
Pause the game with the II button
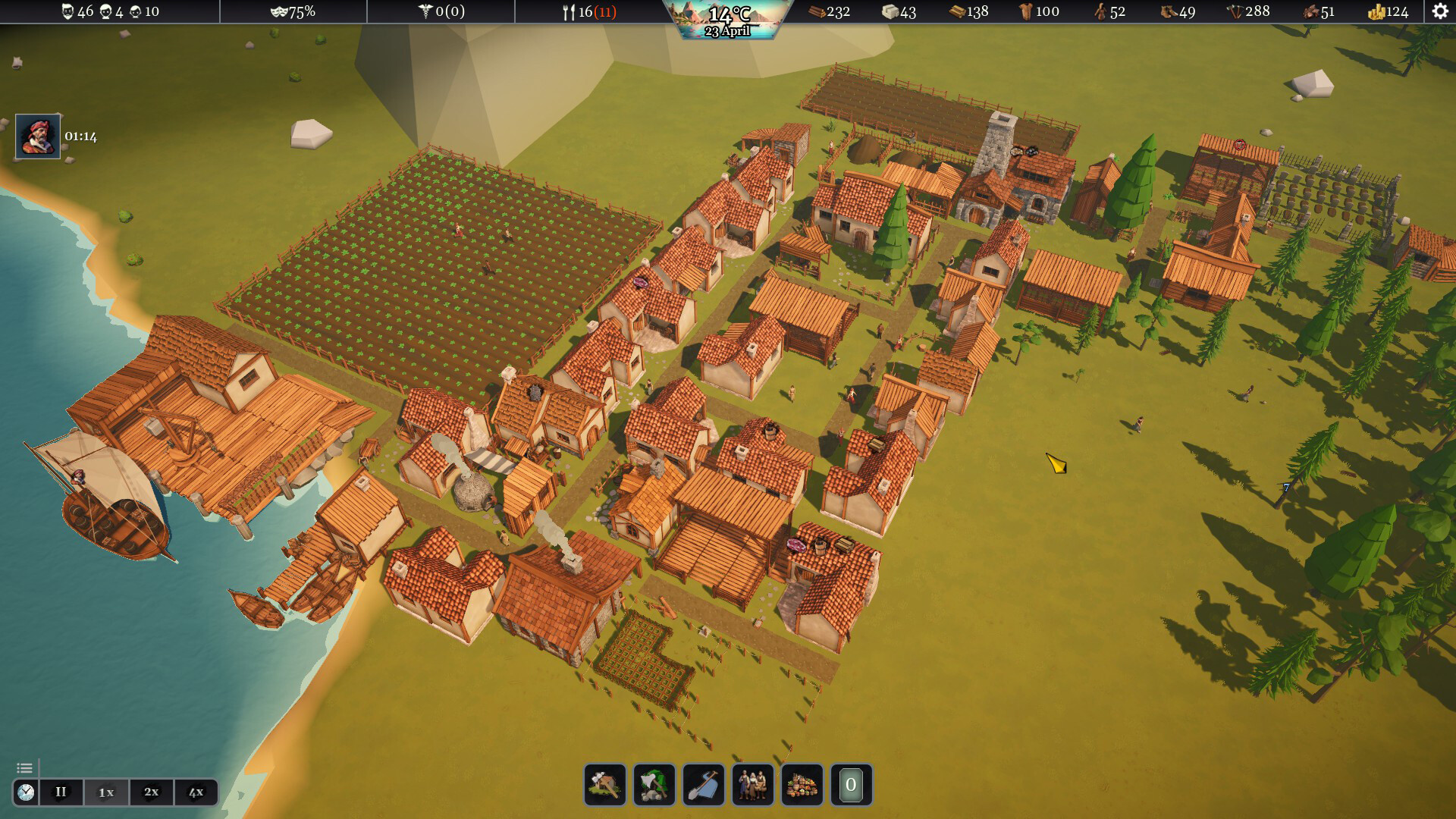tap(61, 792)
